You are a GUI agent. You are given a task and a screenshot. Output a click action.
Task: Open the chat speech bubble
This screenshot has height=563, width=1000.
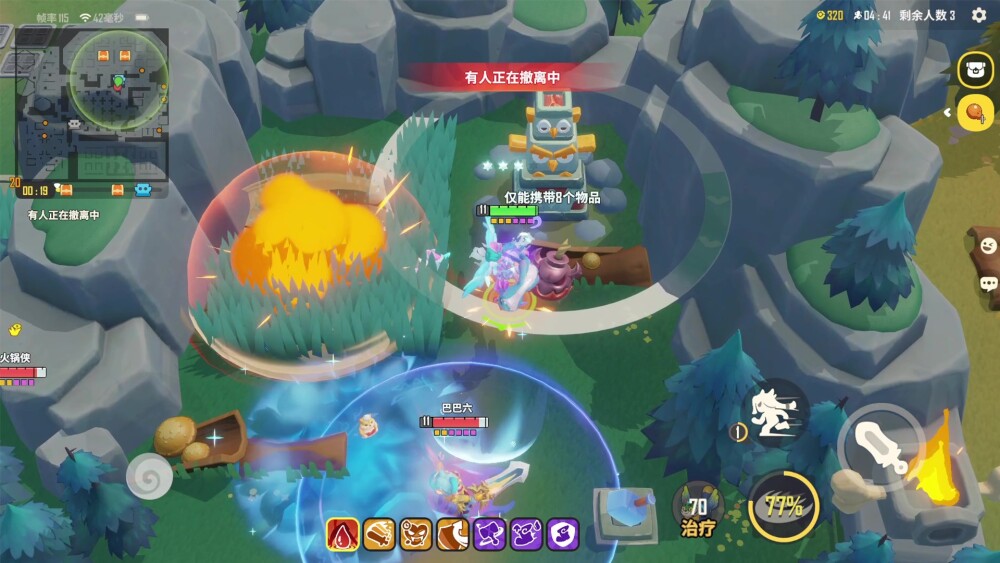tap(988, 284)
